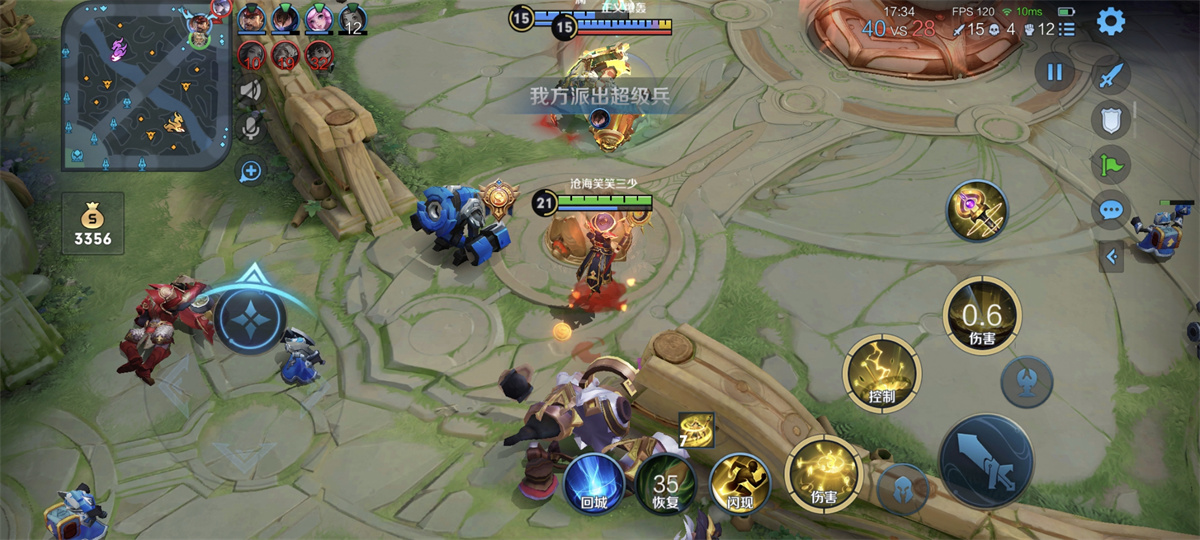Open the shop via the gold bag
This screenshot has height=540, width=1200.
(92, 223)
